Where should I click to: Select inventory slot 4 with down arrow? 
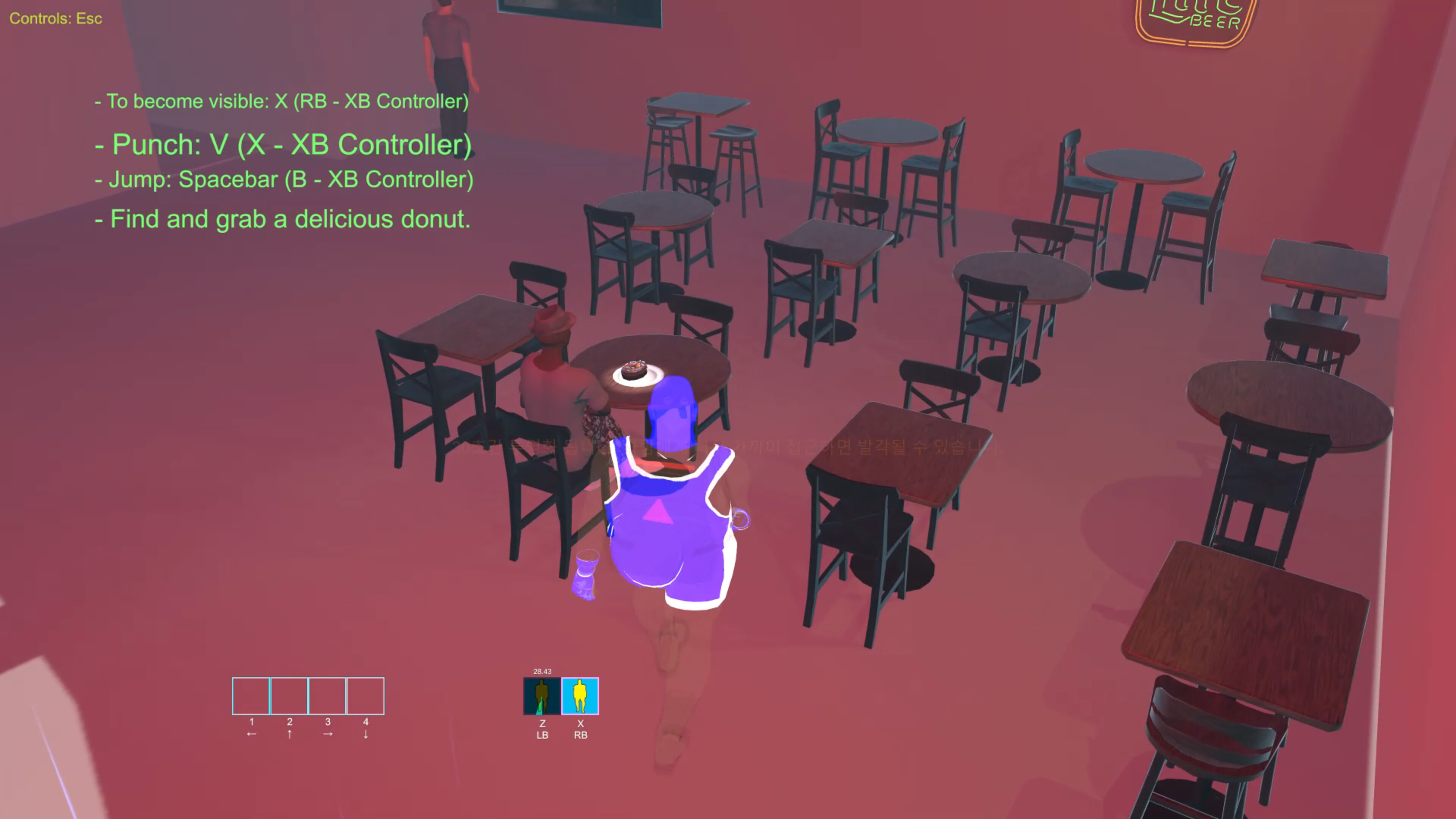tap(365, 696)
